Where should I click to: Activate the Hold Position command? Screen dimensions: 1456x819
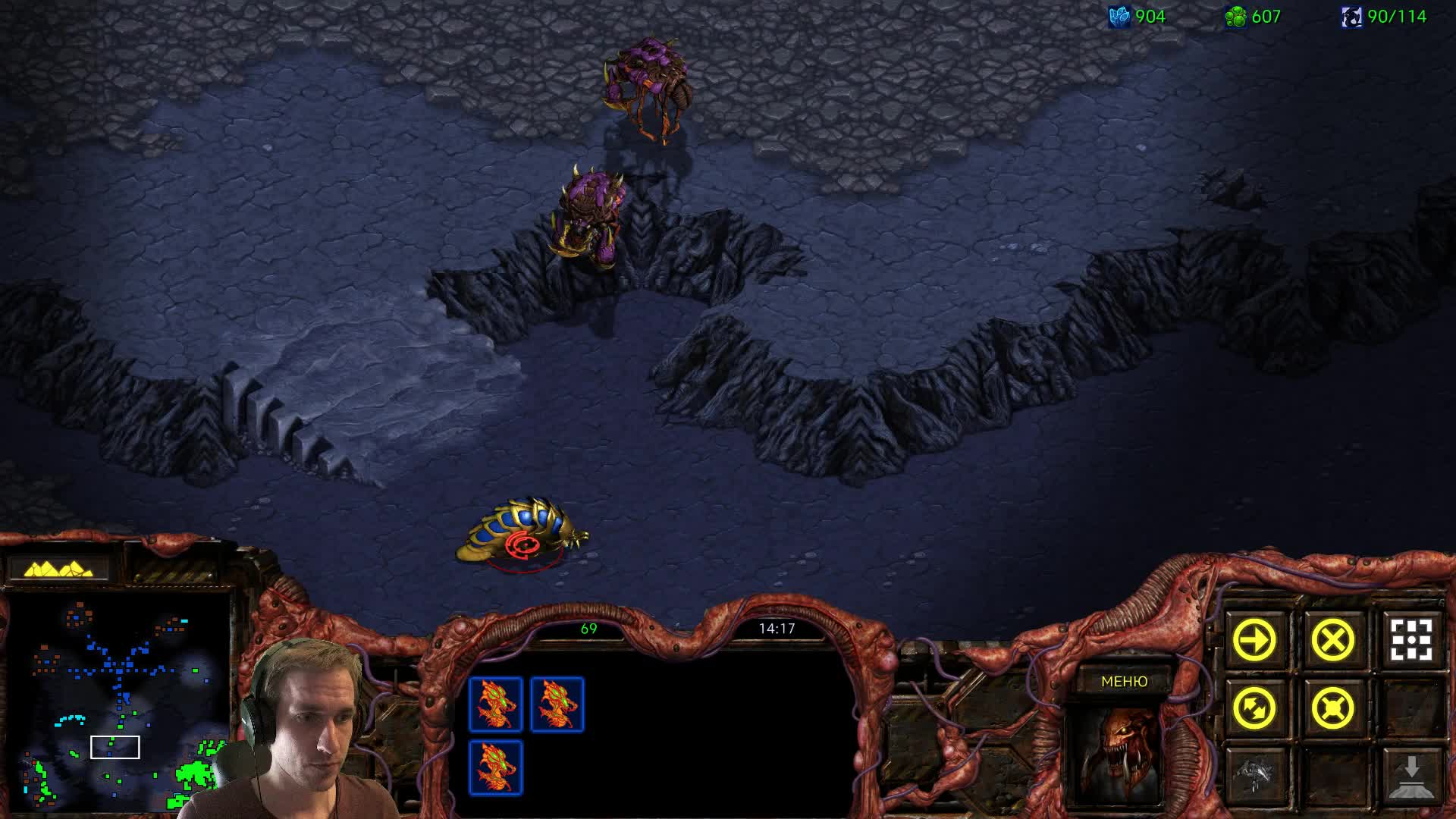[x=1332, y=709]
